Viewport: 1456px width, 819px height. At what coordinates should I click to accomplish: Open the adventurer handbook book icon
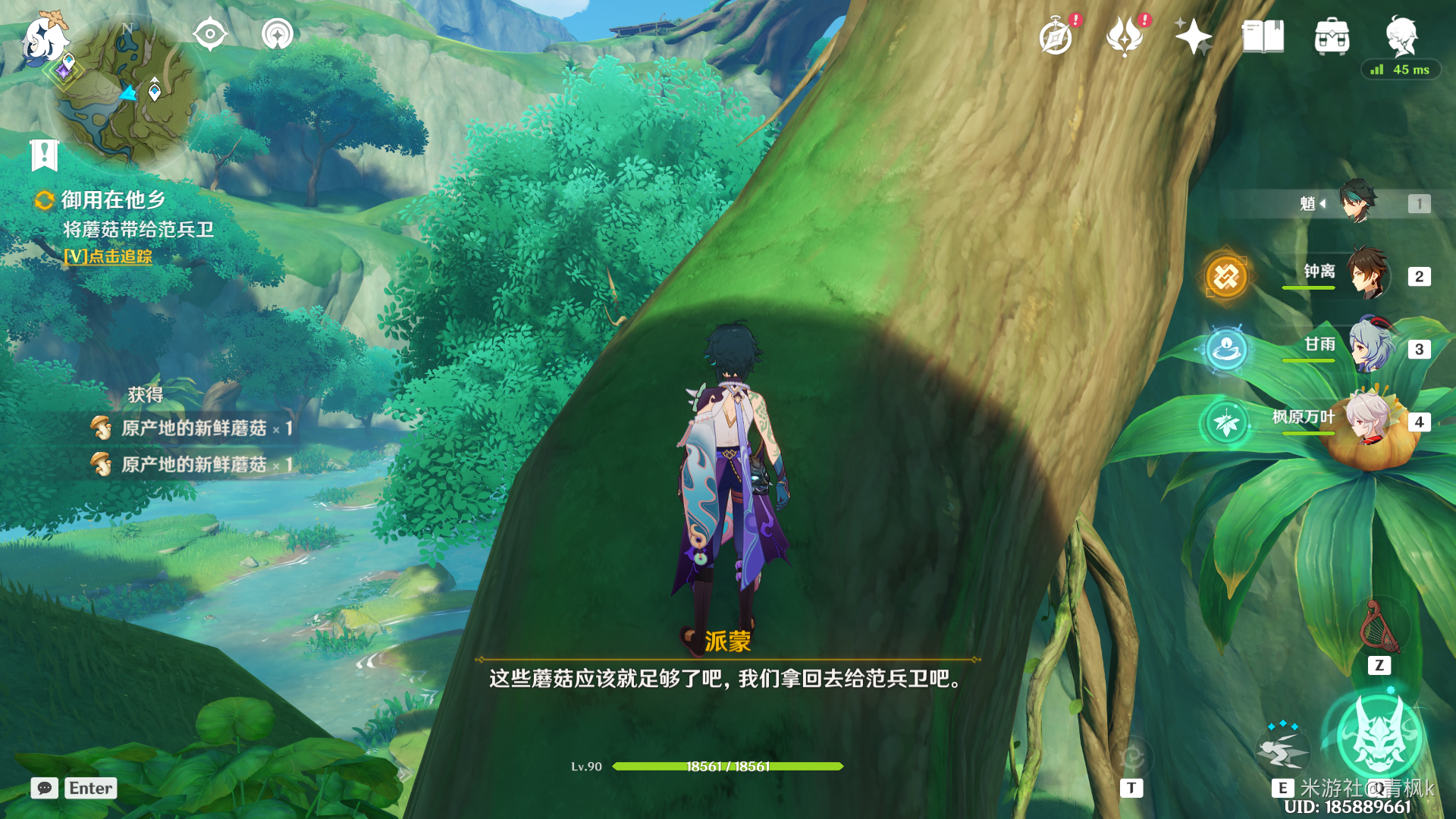pyautogui.click(x=1263, y=36)
